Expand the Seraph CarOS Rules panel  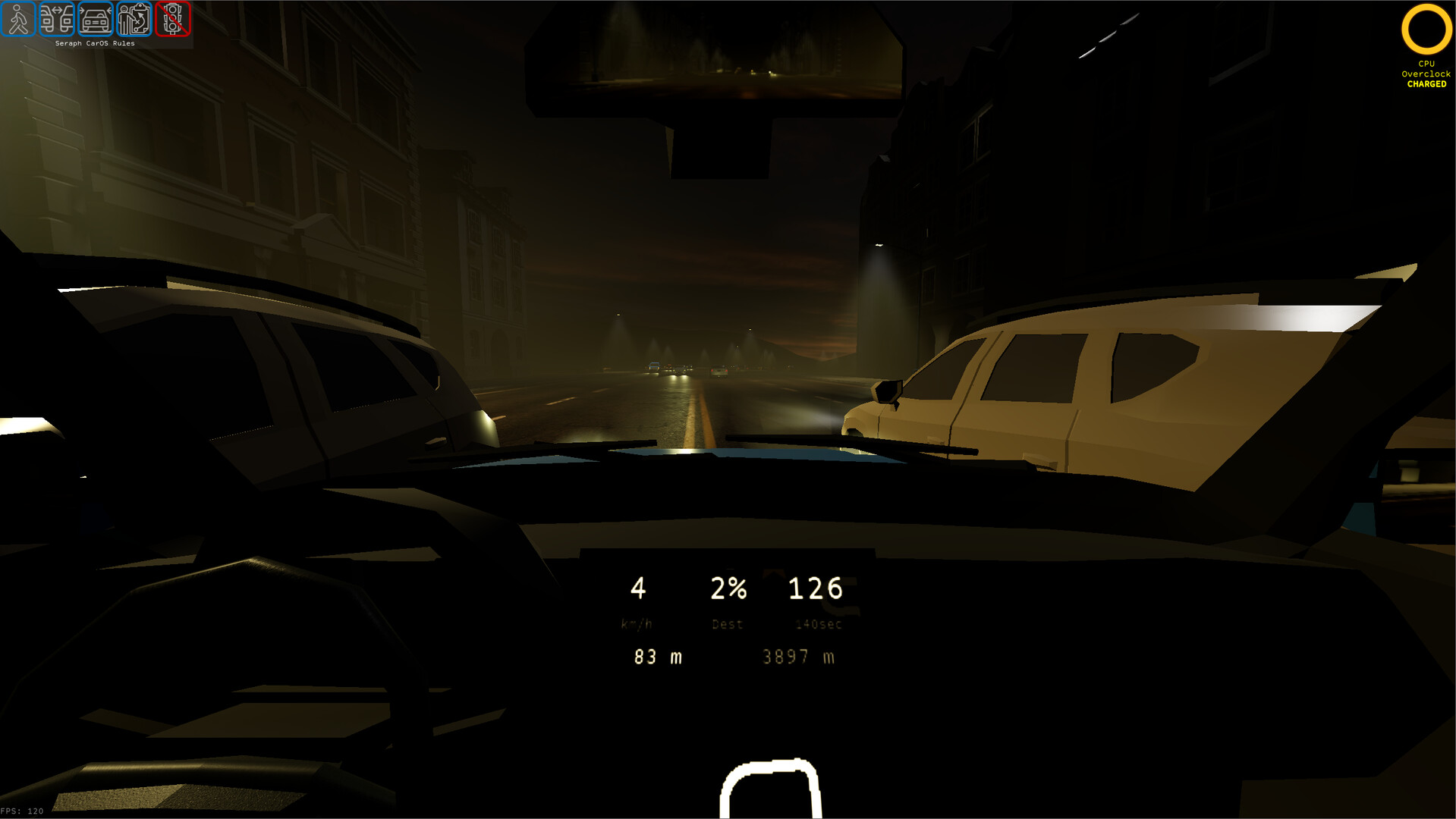(x=95, y=43)
